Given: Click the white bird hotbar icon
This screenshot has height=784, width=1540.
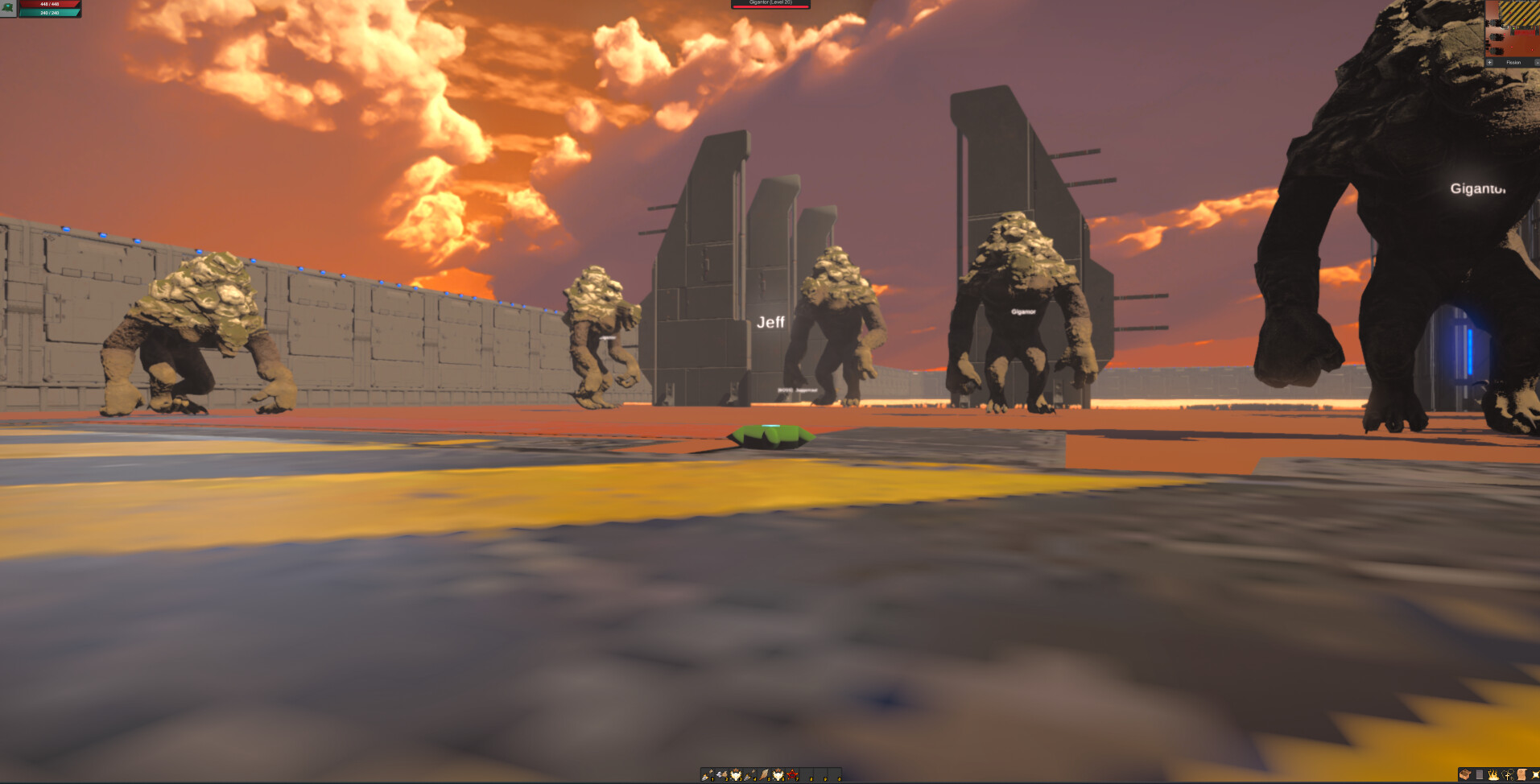Looking at the screenshot, I should click(x=778, y=774).
